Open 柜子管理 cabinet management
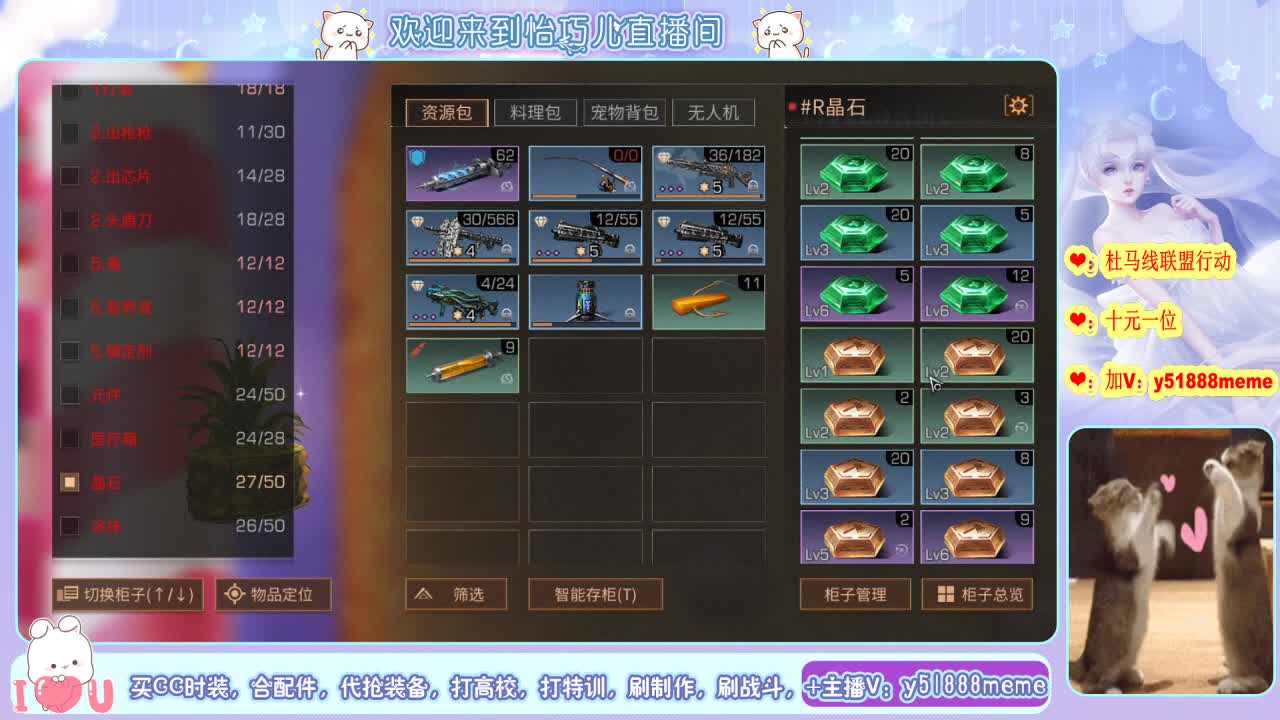1280x720 pixels. (x=855, y=594)
